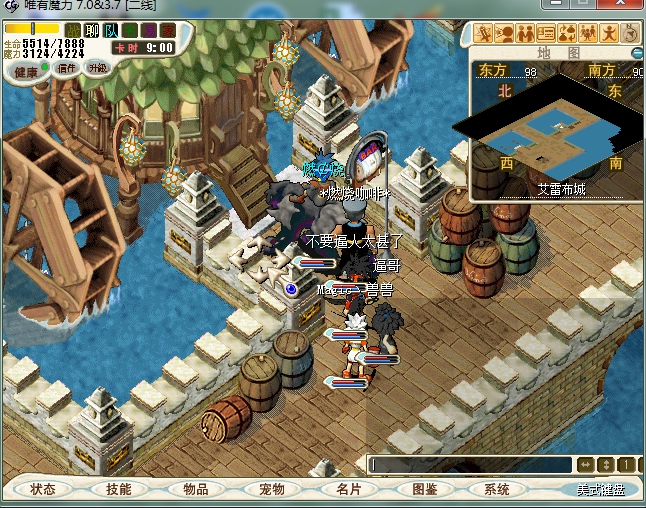This screenshot has height=508, width=646.
Task: Collapse the 地图 map panel with round button
Action: pos(634,51)
